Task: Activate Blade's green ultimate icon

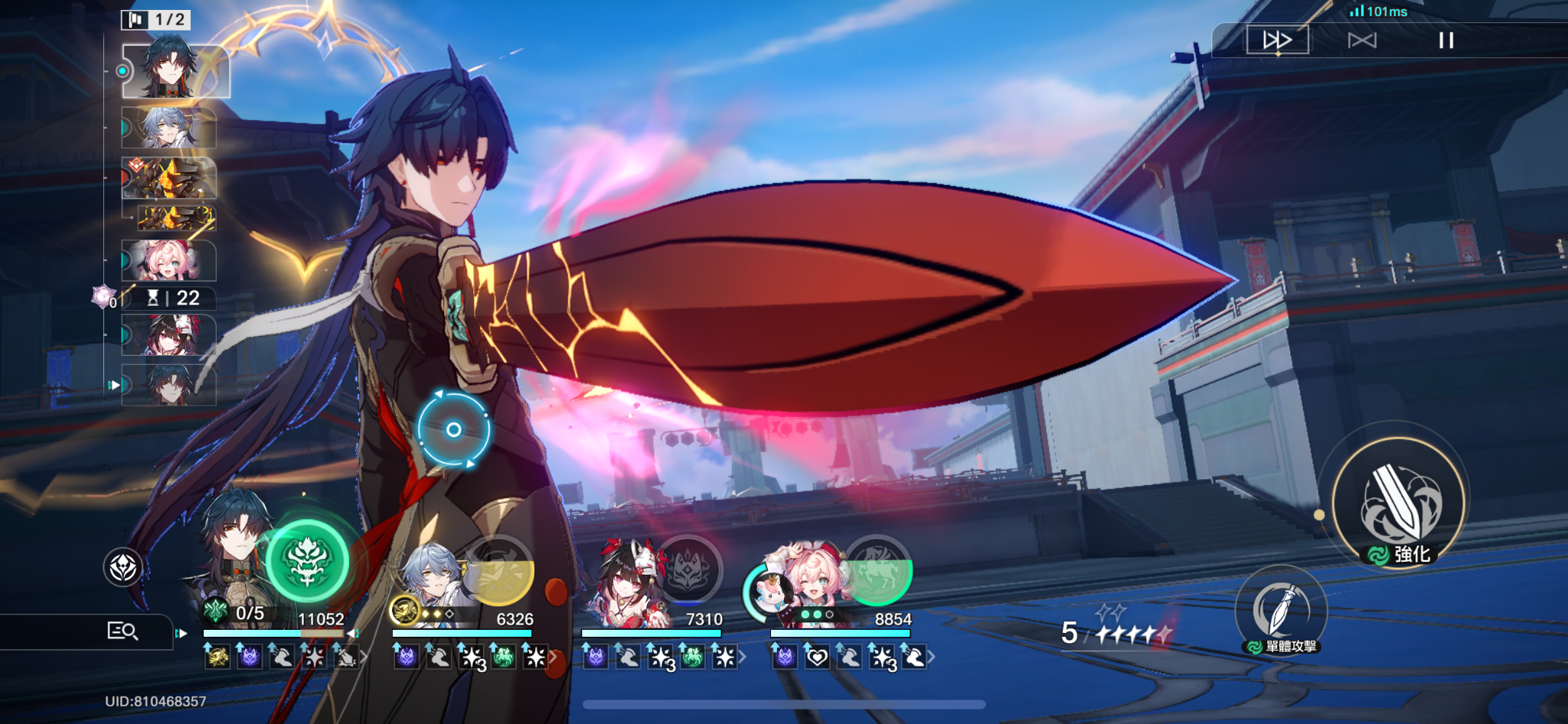Action: pos(308,560)
